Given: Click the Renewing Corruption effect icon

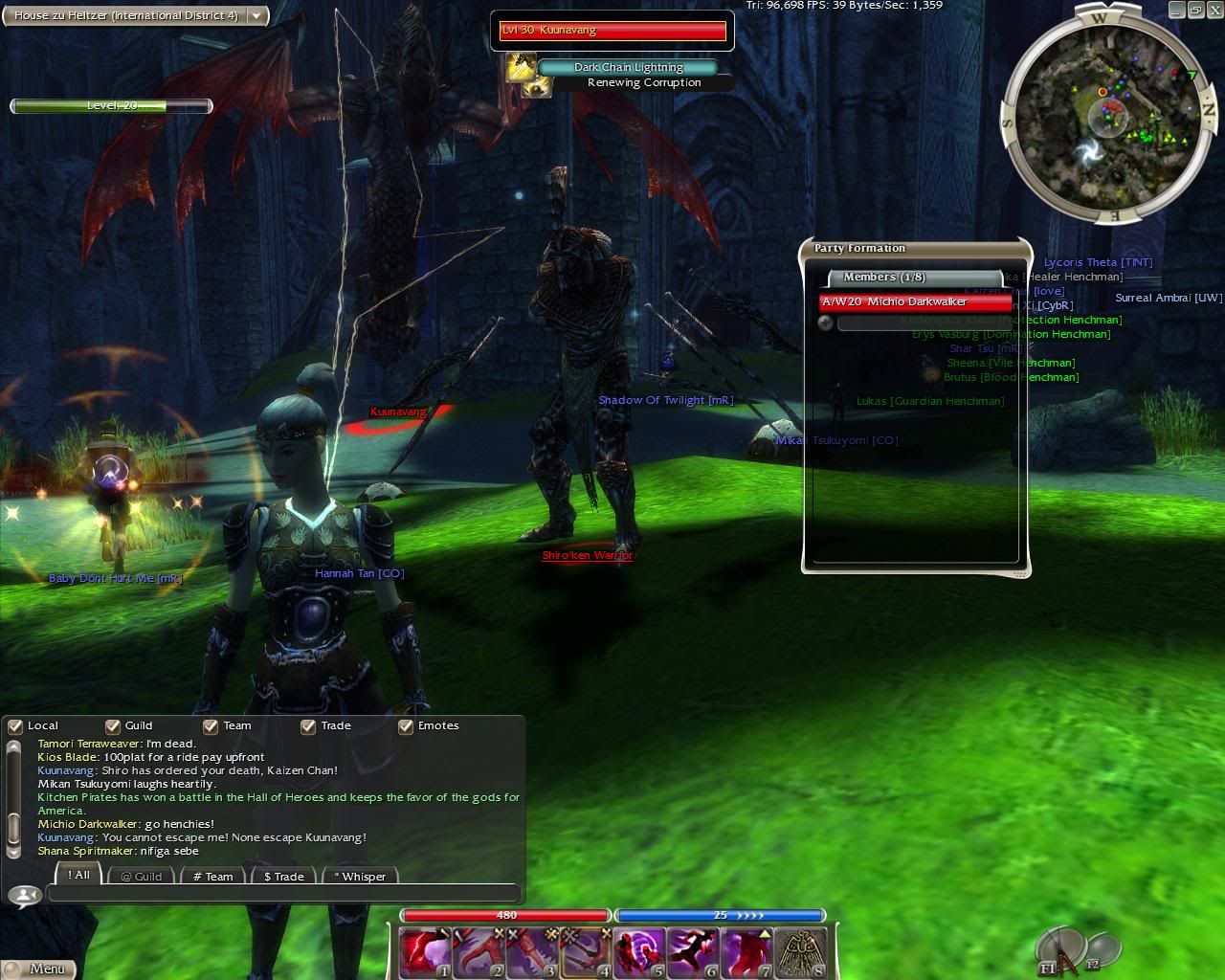Looking at the screenshot, I should click(537, 85).
